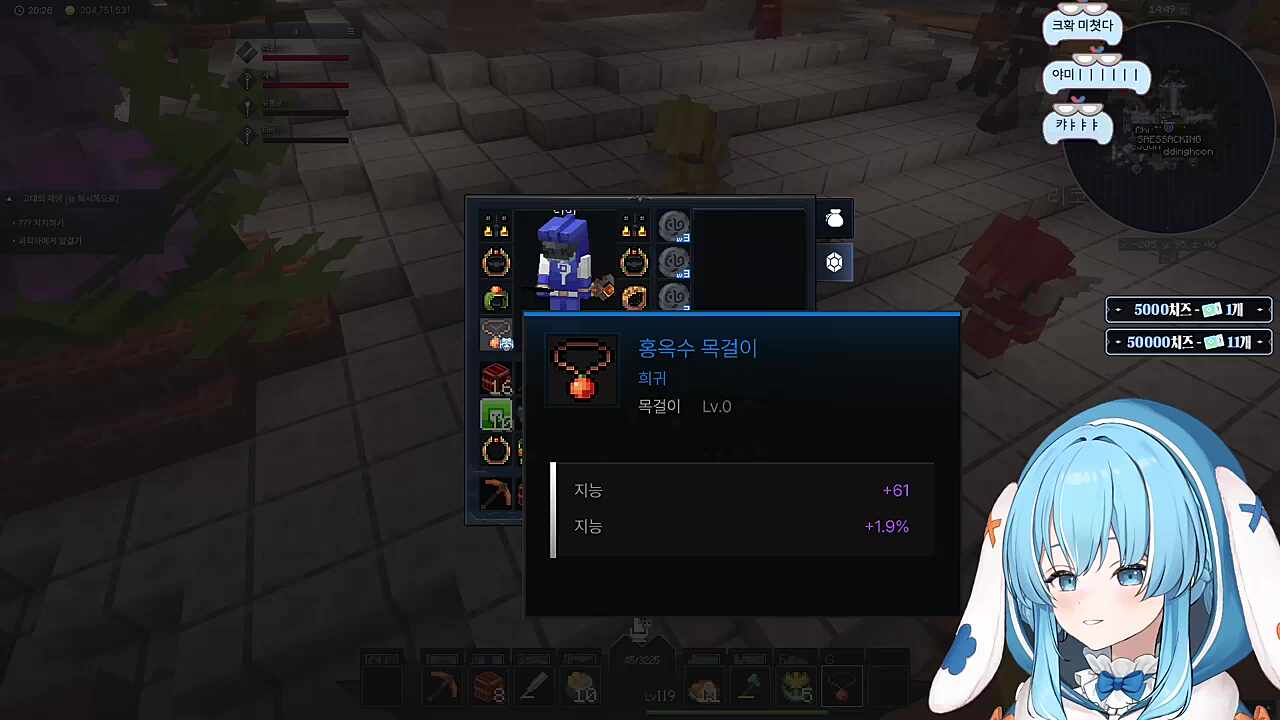Select the pickaxe in the hotbar
The width and height of the screenshot is (1280, 720).
click(442, 687)
